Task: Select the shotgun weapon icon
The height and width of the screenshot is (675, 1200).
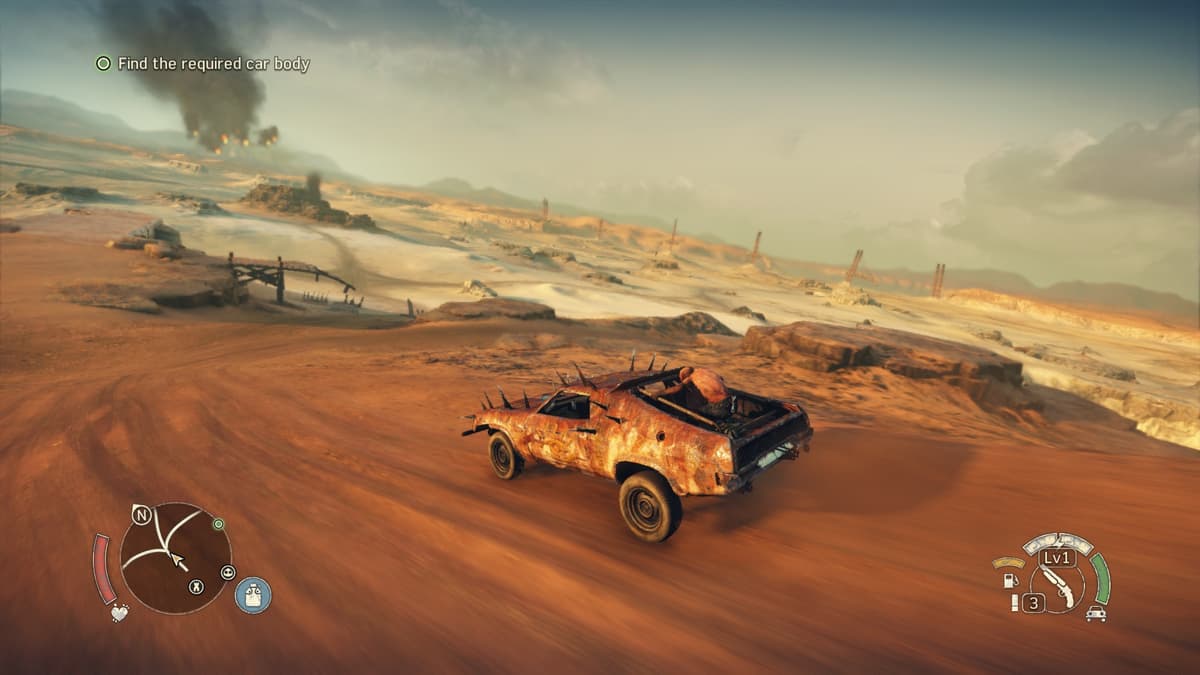Action: pos(1057,585)
